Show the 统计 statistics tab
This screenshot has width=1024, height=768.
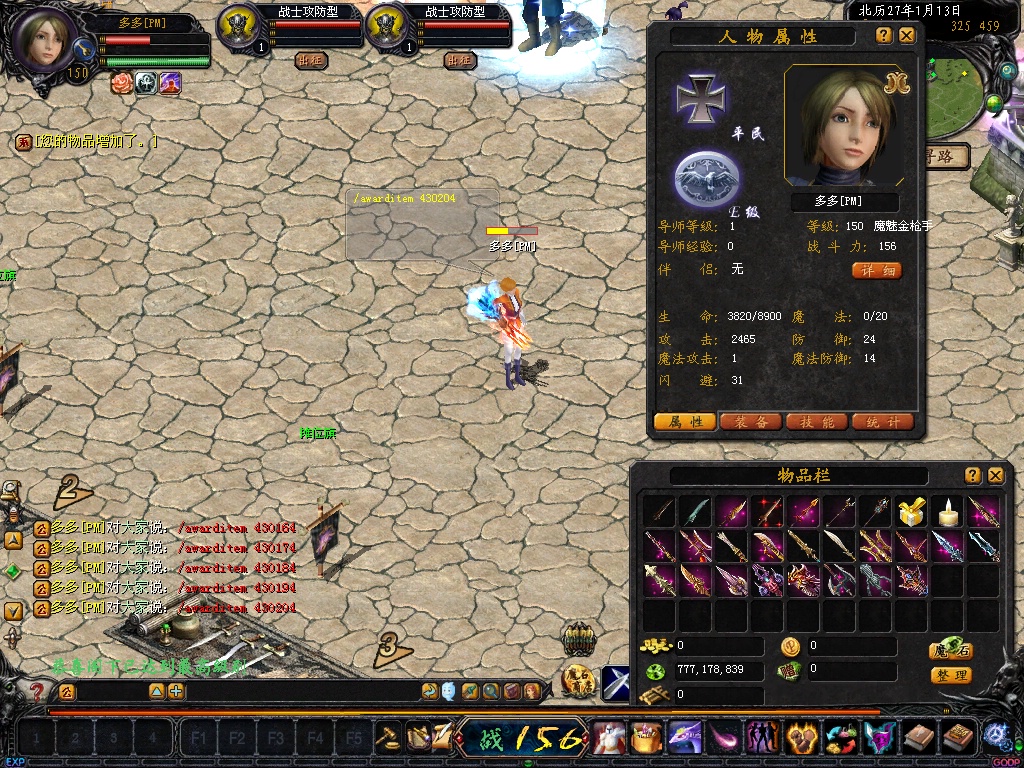click(x=882, y=422)
